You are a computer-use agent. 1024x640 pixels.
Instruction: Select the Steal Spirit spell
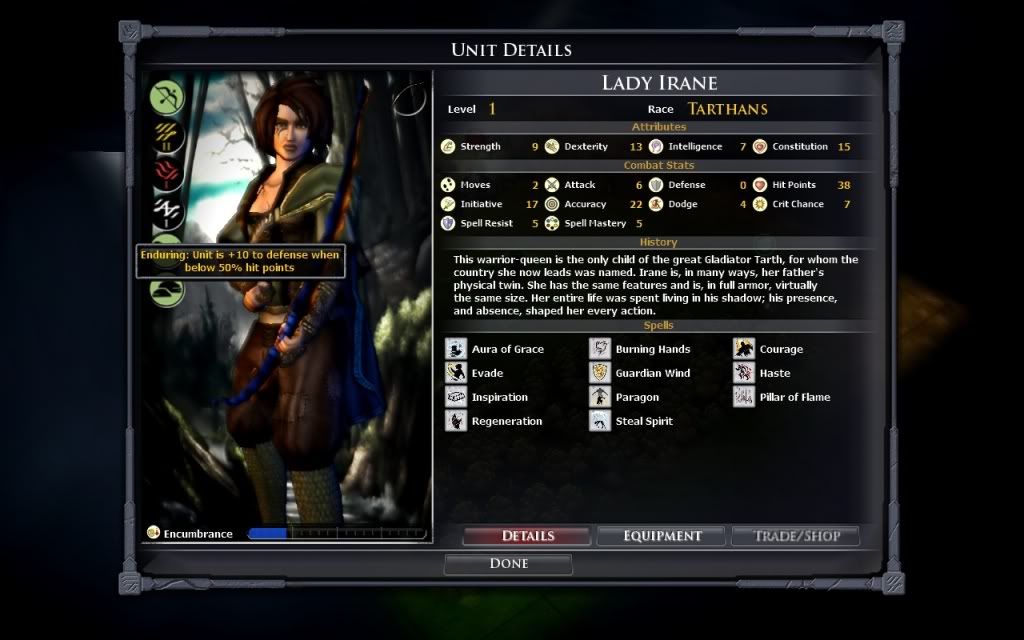point(600,421)
